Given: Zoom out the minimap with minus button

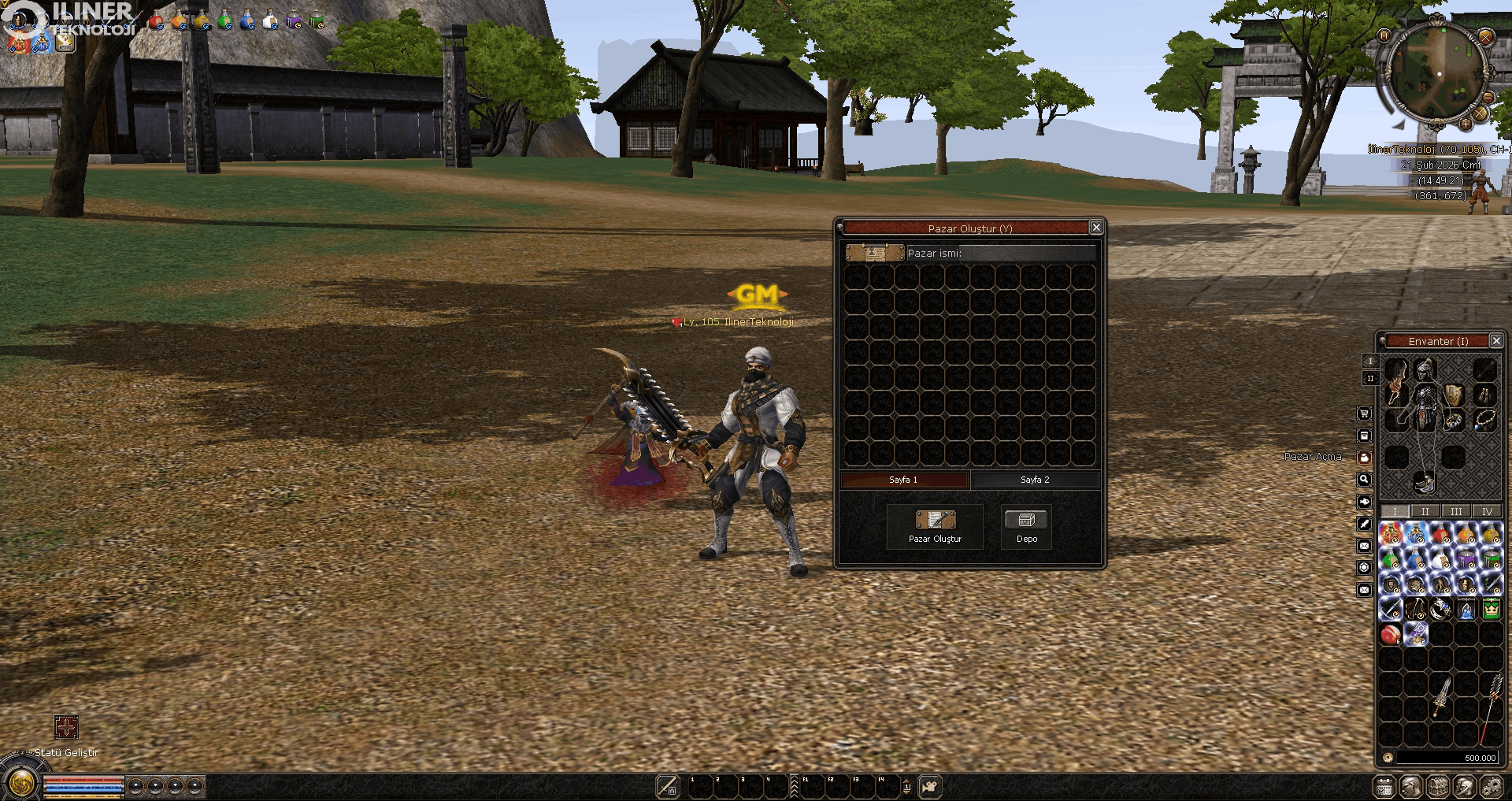Looking at the screenshot, I should 1488,97.
